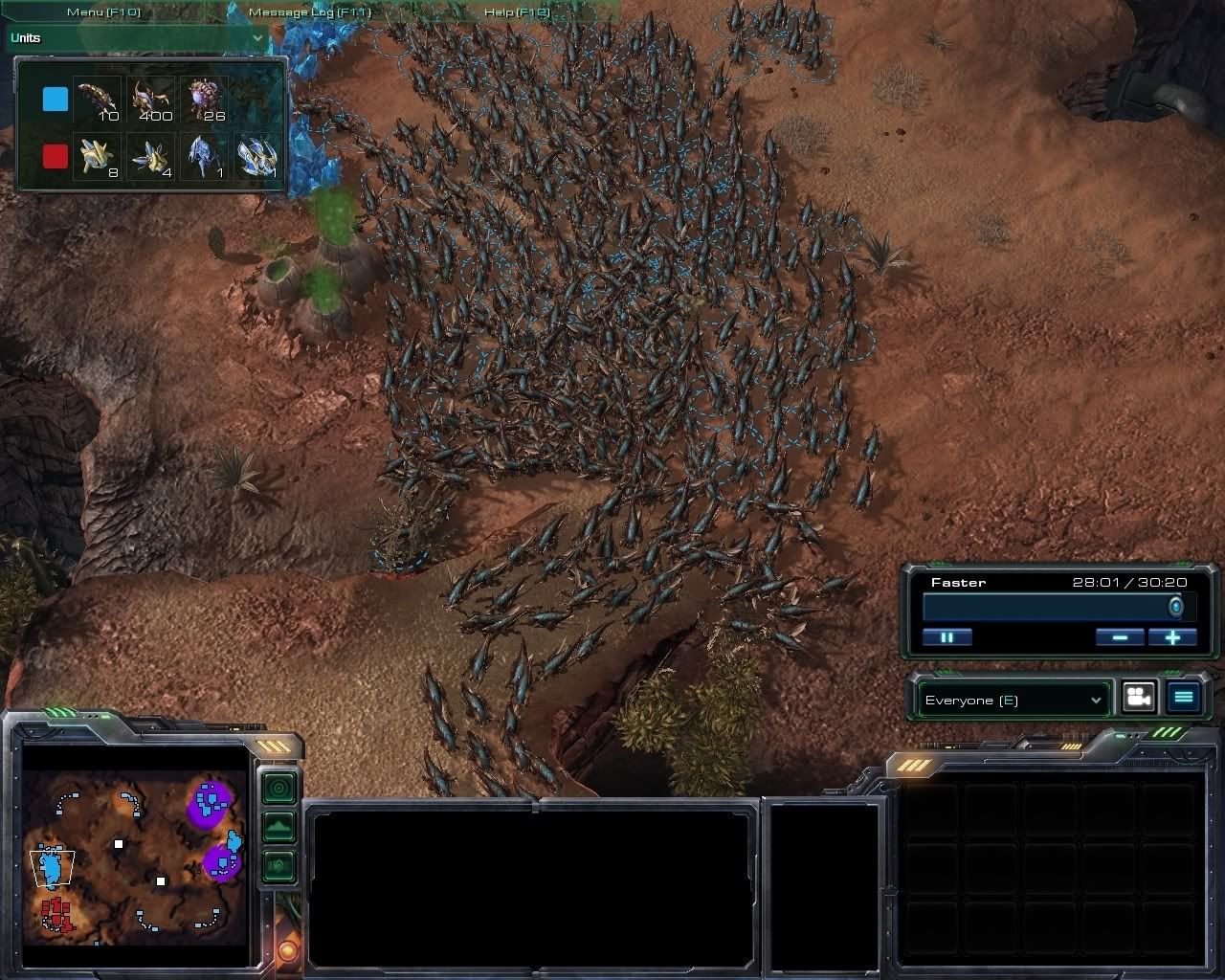Screen dimensions: 1225x980
Task: Open the Everyone (E) vision dropdown
Action: [1013, 700]
